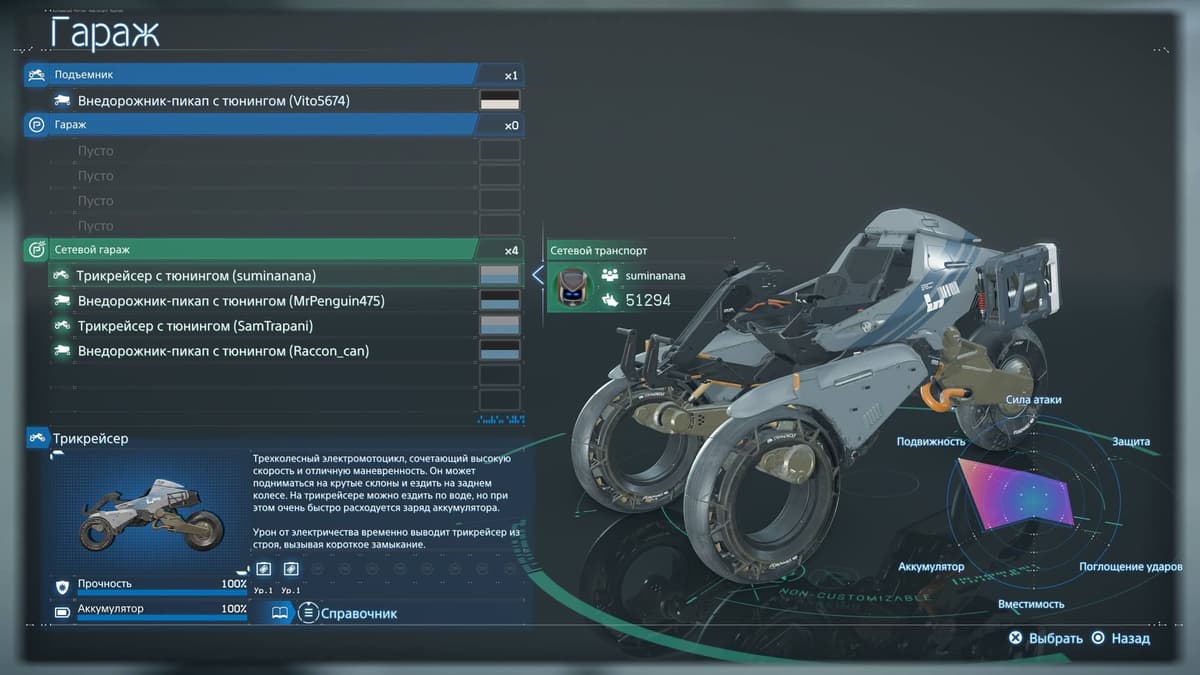This screenshot has width=1200, height=675.
Task: Select Vito5674's pickup truck on the lift
Action: 213,101
